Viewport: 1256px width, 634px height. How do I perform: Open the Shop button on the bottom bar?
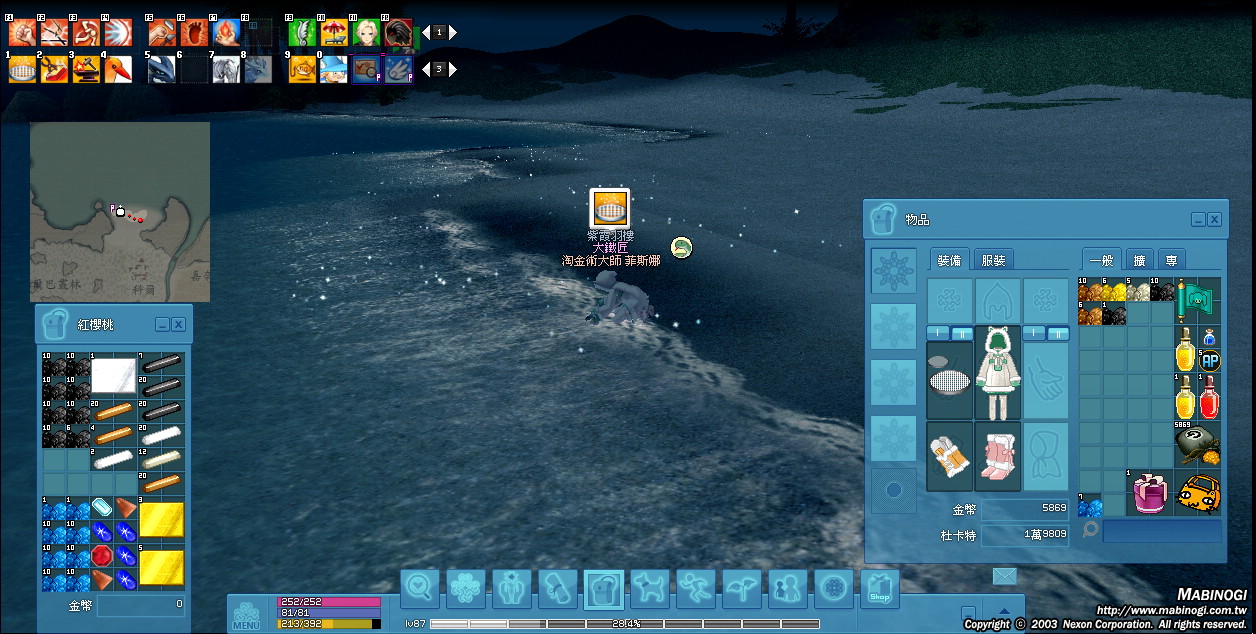(x=879, y=589)
